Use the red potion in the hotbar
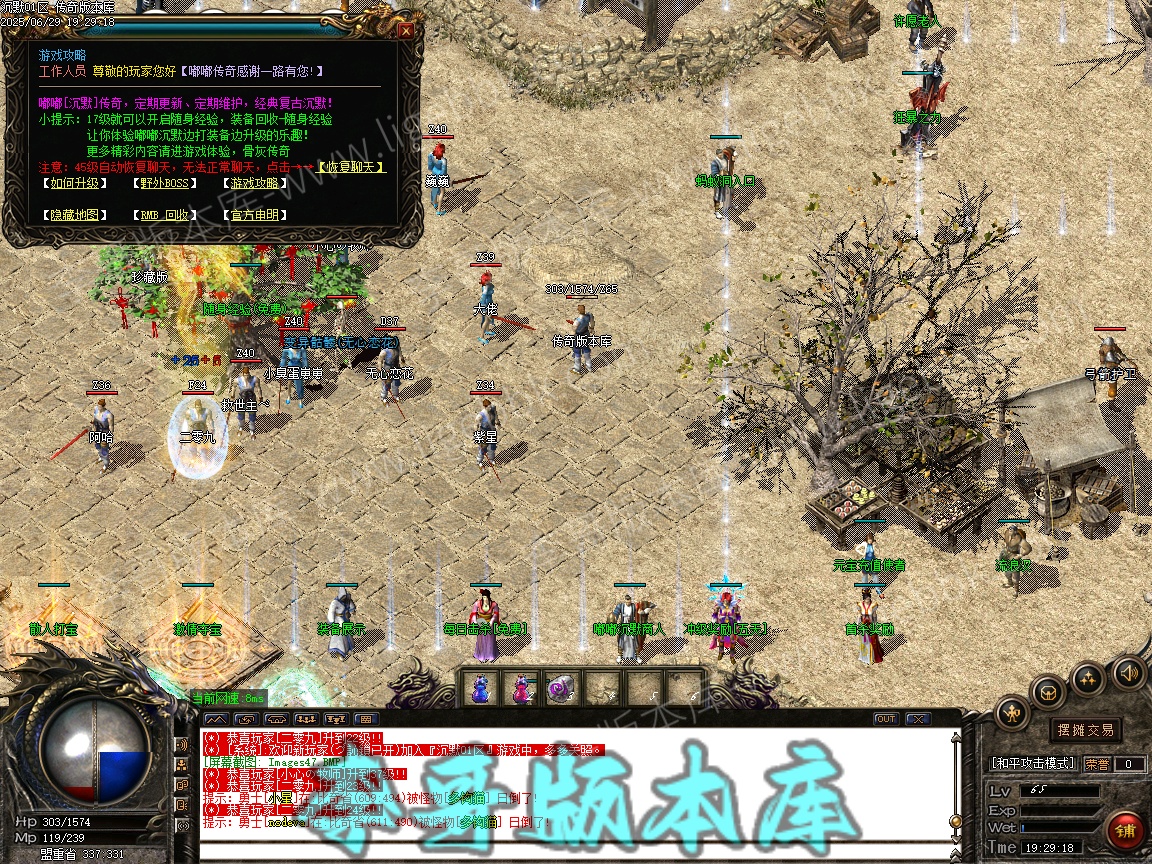Screen dimensions: 1152x864 [521, 688]
